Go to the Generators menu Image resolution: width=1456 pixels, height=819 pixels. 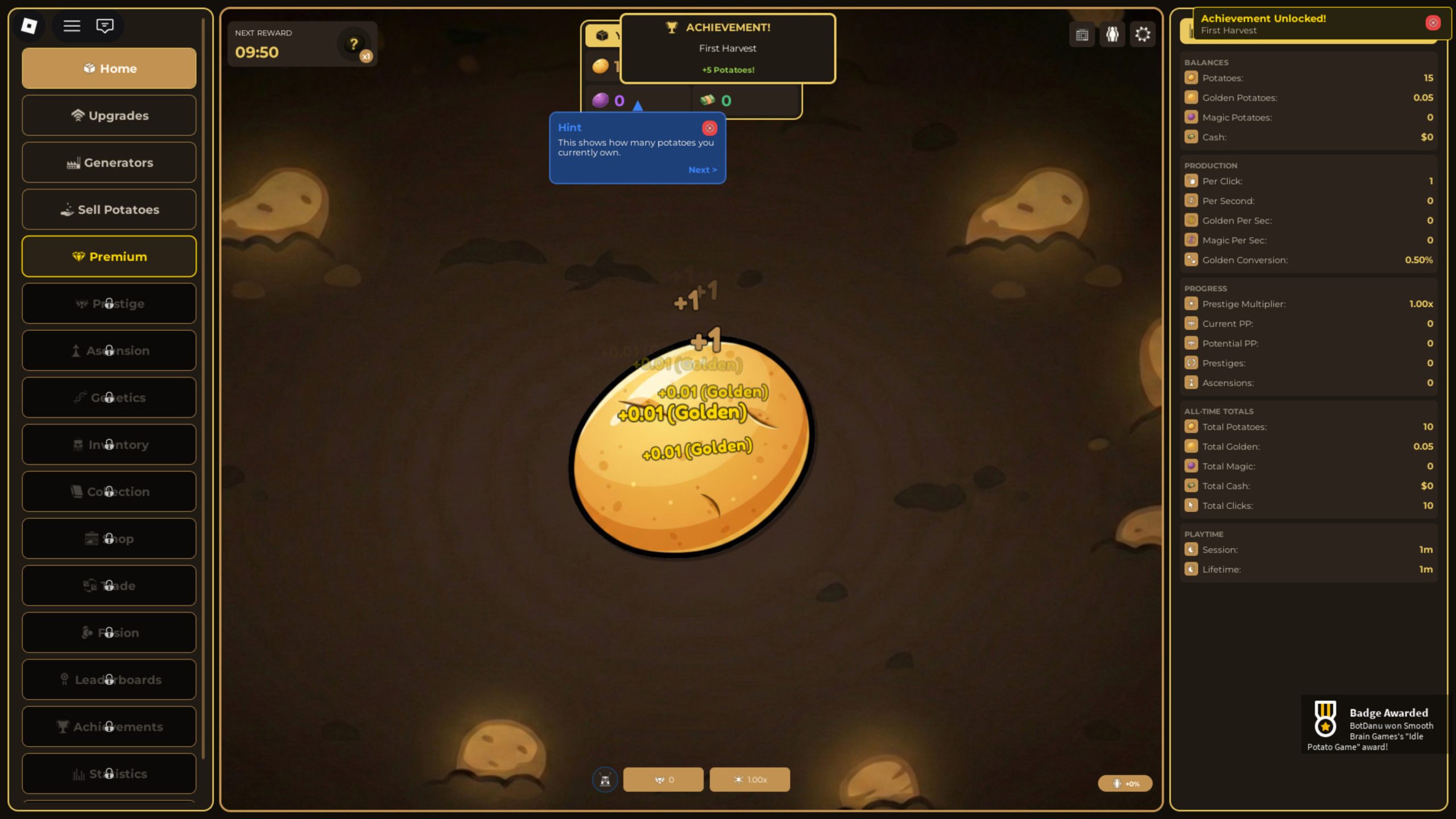(109, 163)
